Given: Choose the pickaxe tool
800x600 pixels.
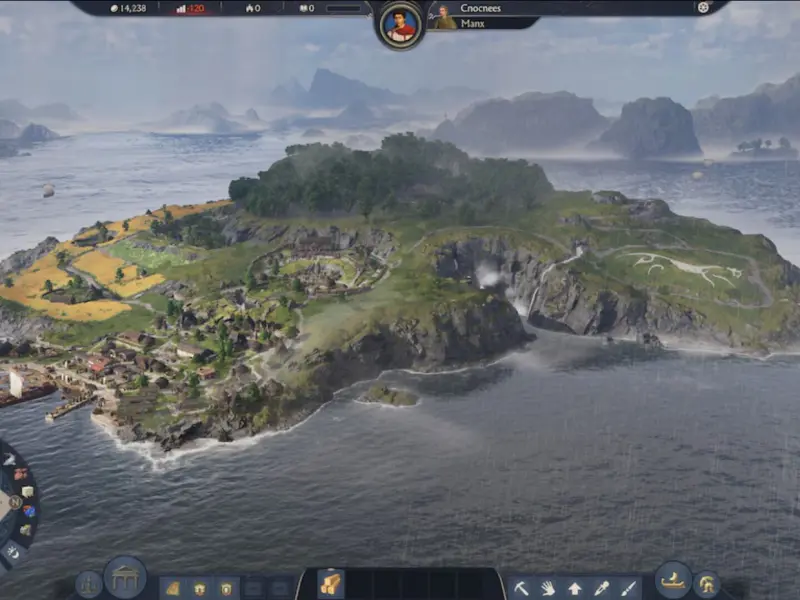Looking at the screenshot, I should click(522, 588).
